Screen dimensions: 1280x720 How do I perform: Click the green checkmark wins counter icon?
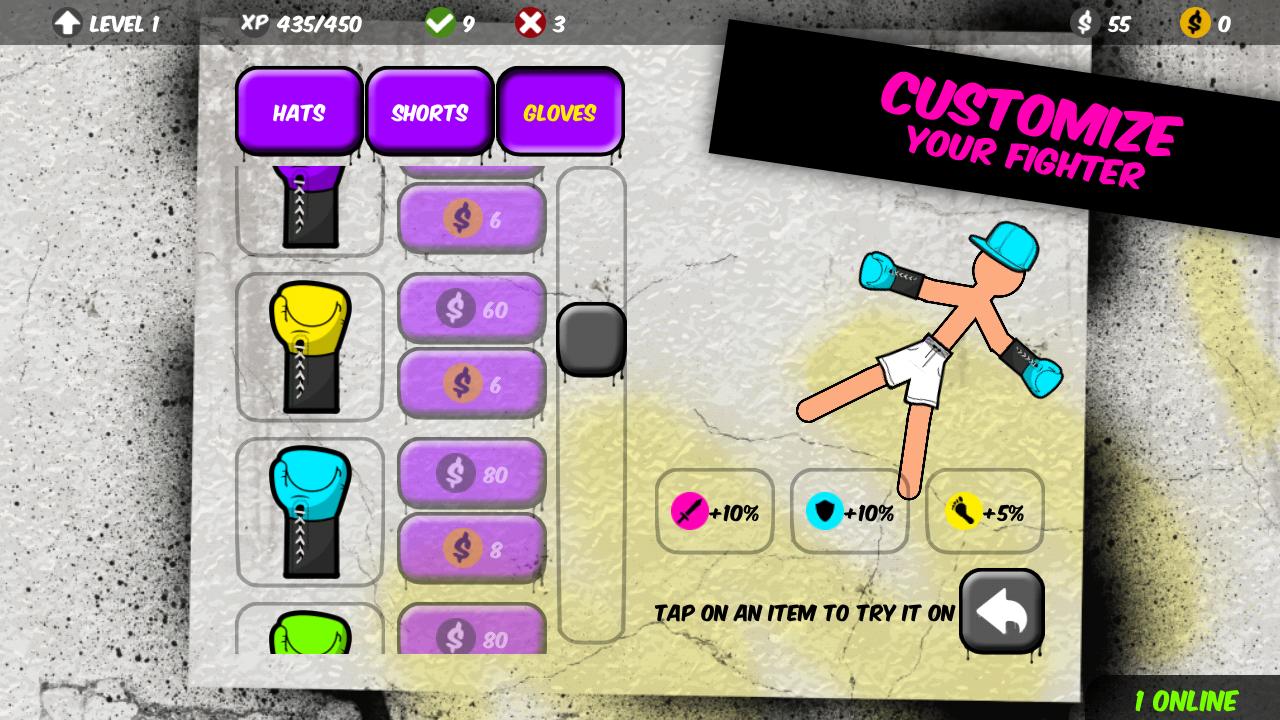coord(440,22)
